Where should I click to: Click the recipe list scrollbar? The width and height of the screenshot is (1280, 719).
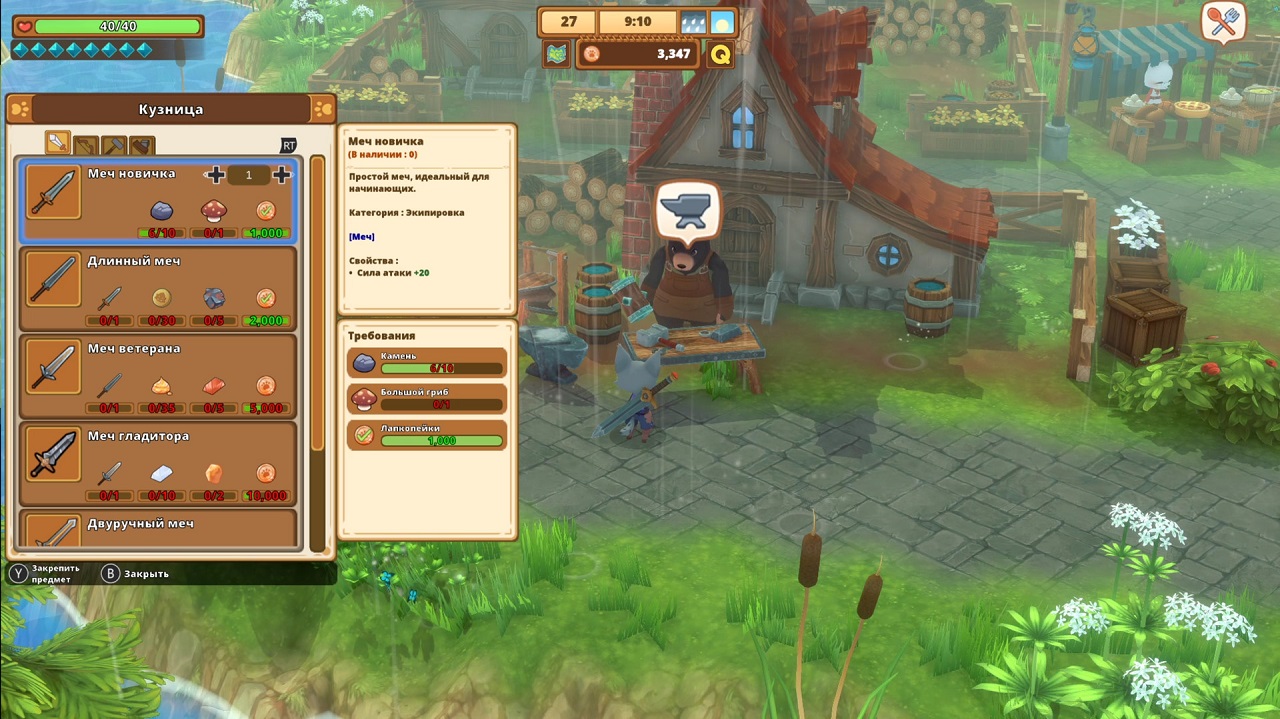pos(318,350)
